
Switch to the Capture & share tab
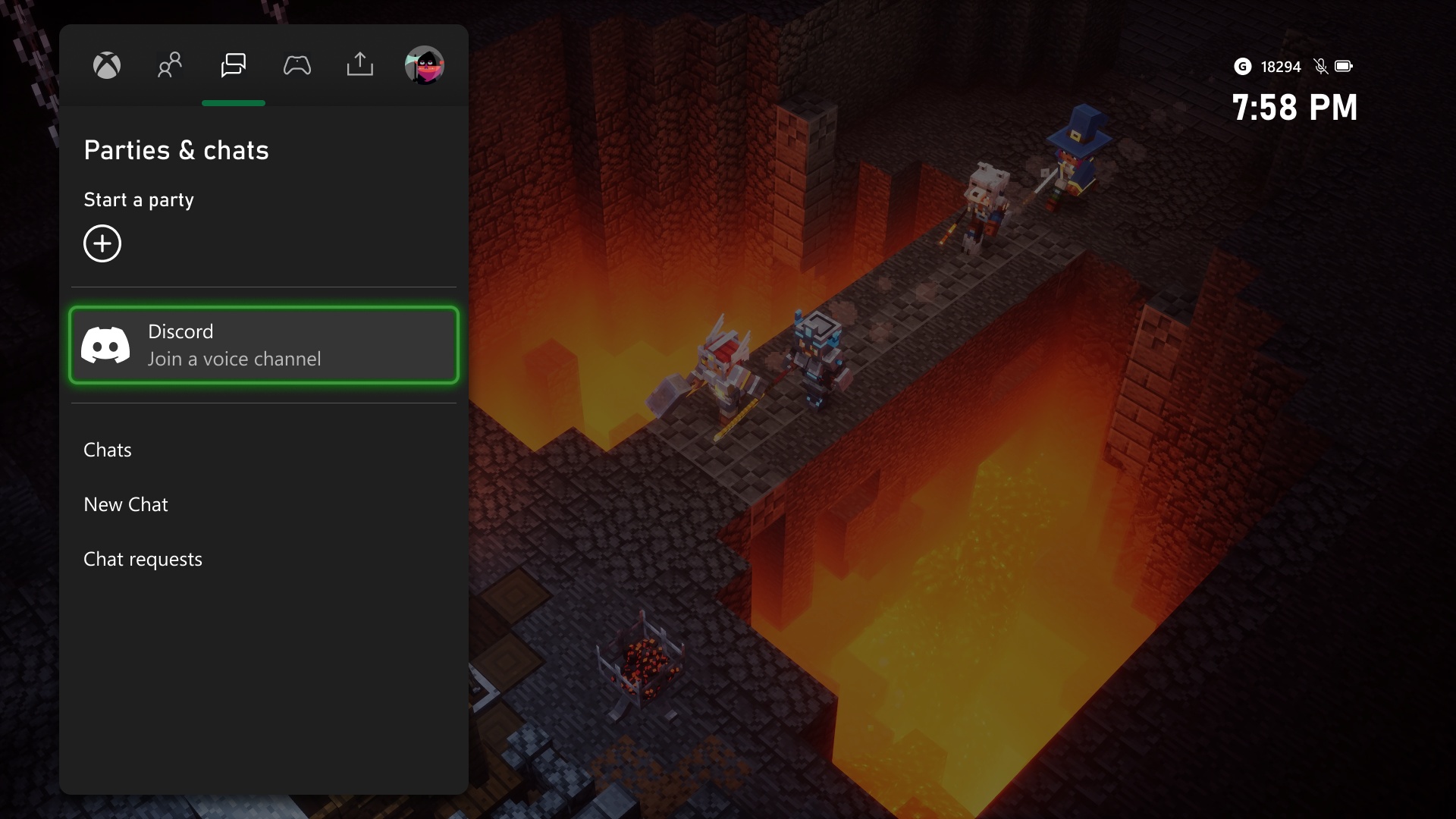360,66
